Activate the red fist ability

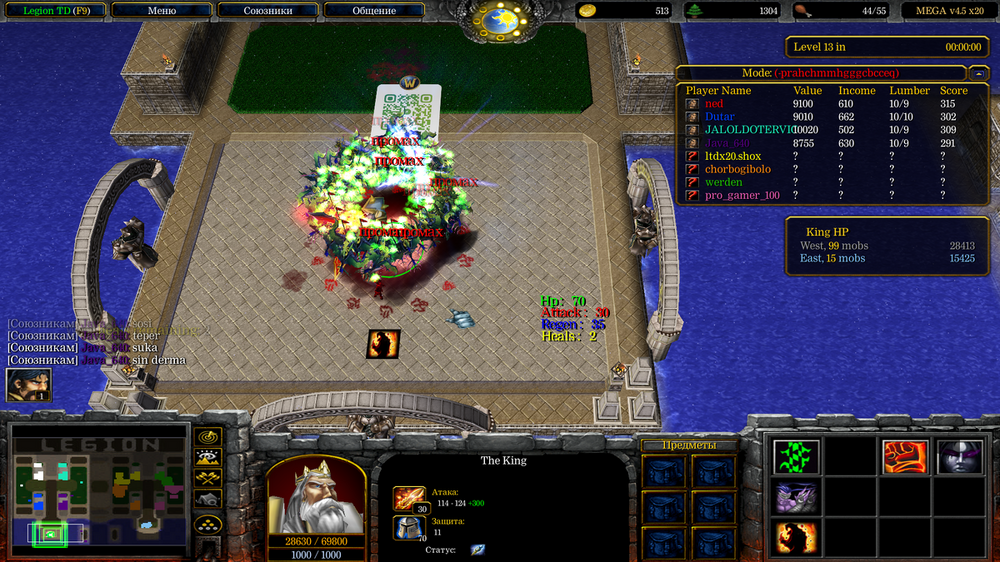[903, 457]
